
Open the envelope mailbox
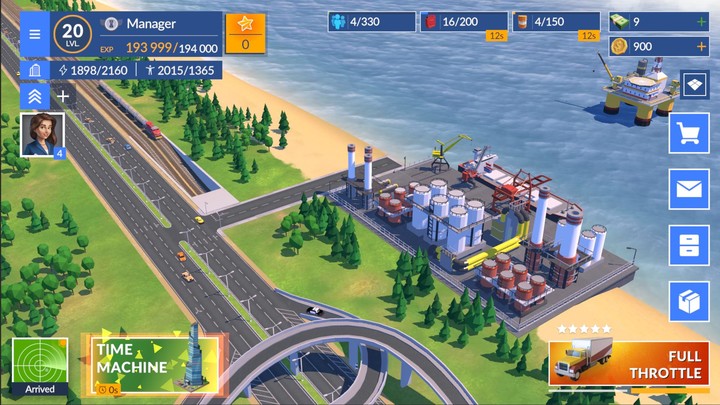(x=689, y=189)
